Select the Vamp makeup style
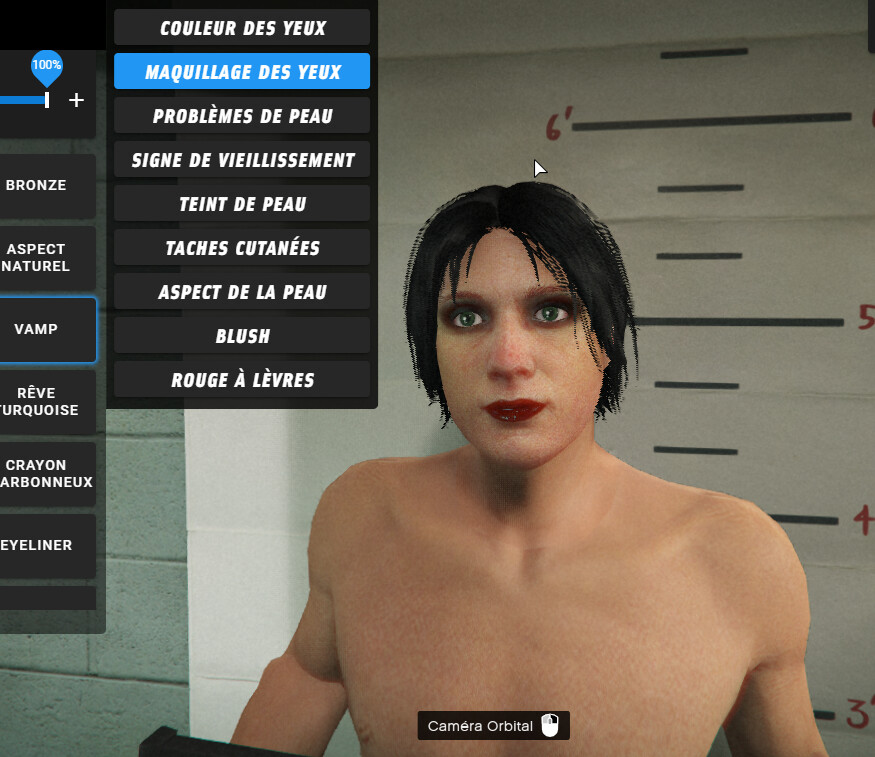This screenshot has height=757, width=875. point(40,329)
